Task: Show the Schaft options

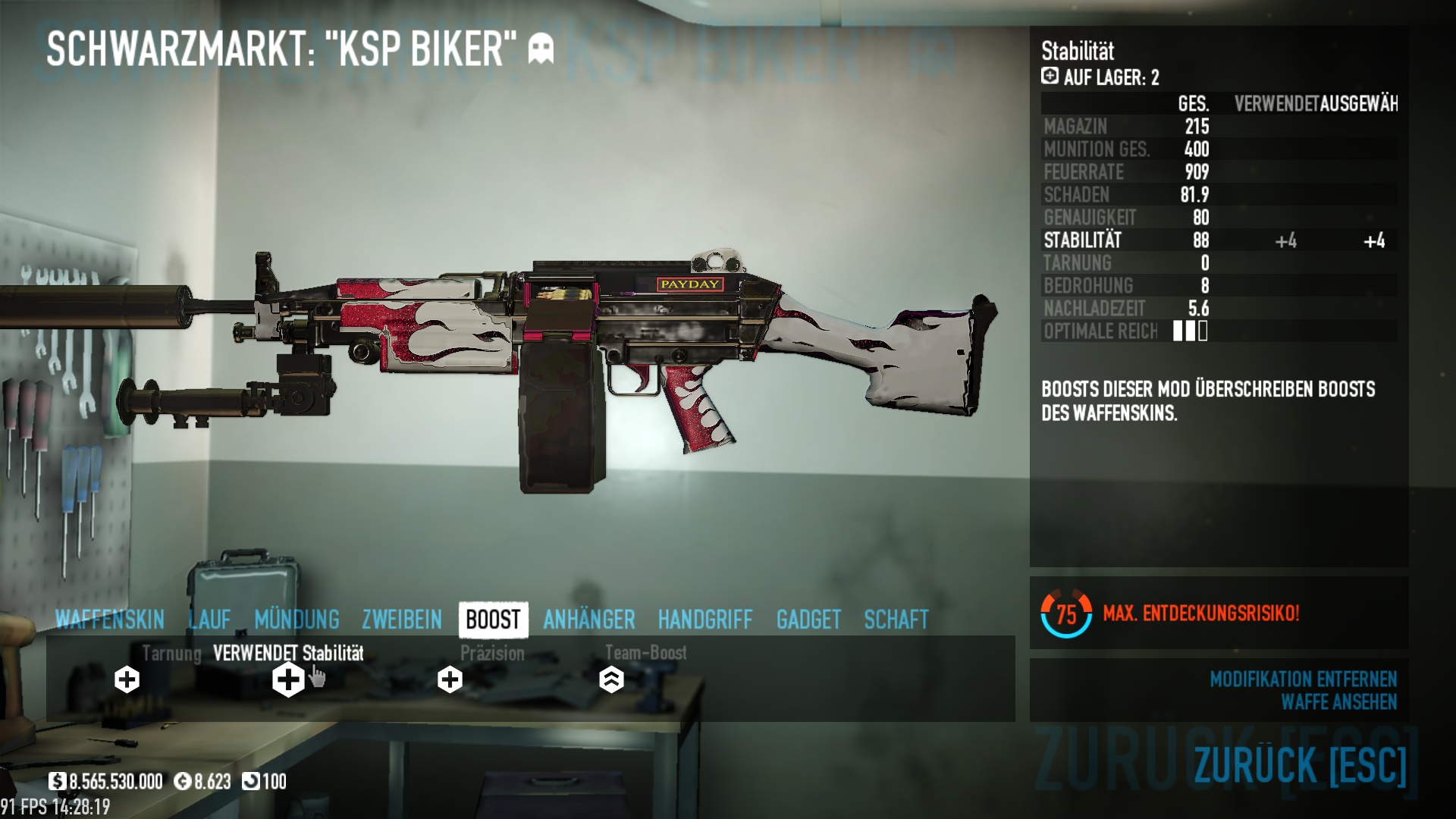Action: (896, 620)
